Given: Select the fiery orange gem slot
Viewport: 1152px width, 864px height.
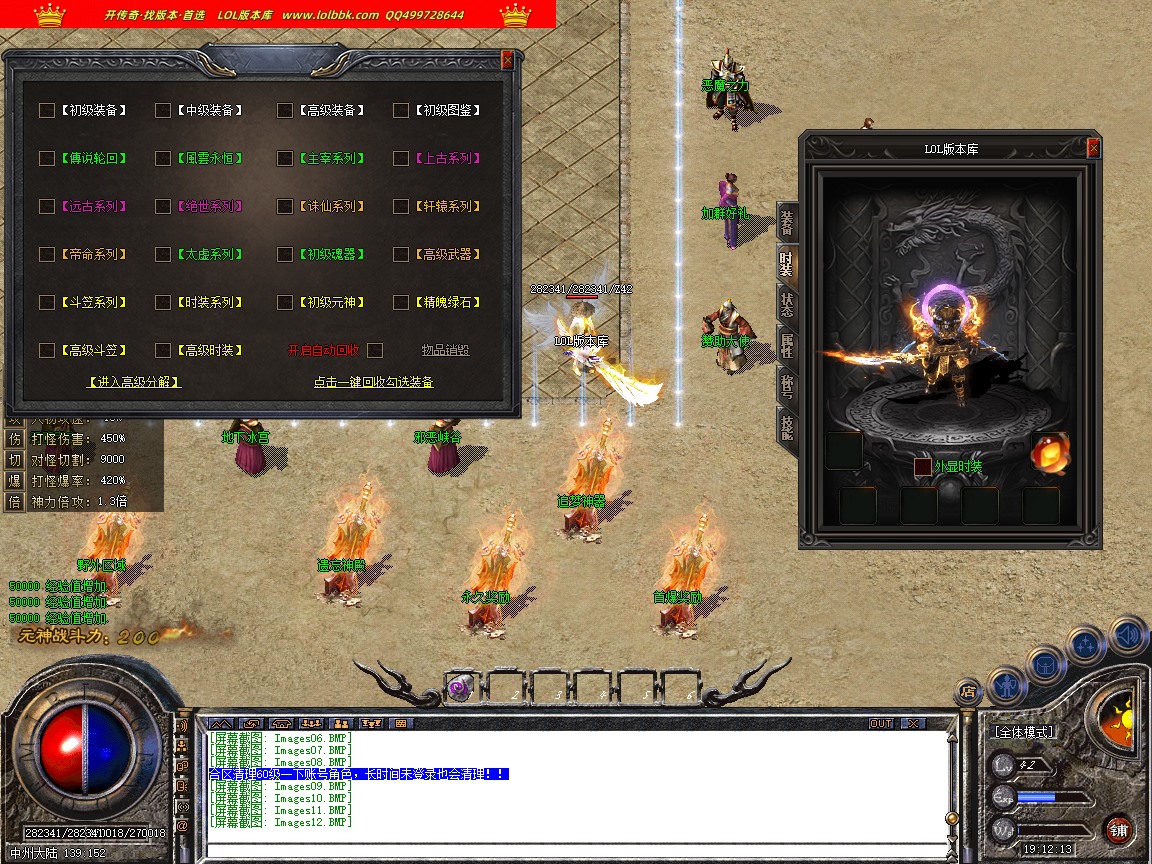Looking at the screenshot, I should [x=1049, y=452].
